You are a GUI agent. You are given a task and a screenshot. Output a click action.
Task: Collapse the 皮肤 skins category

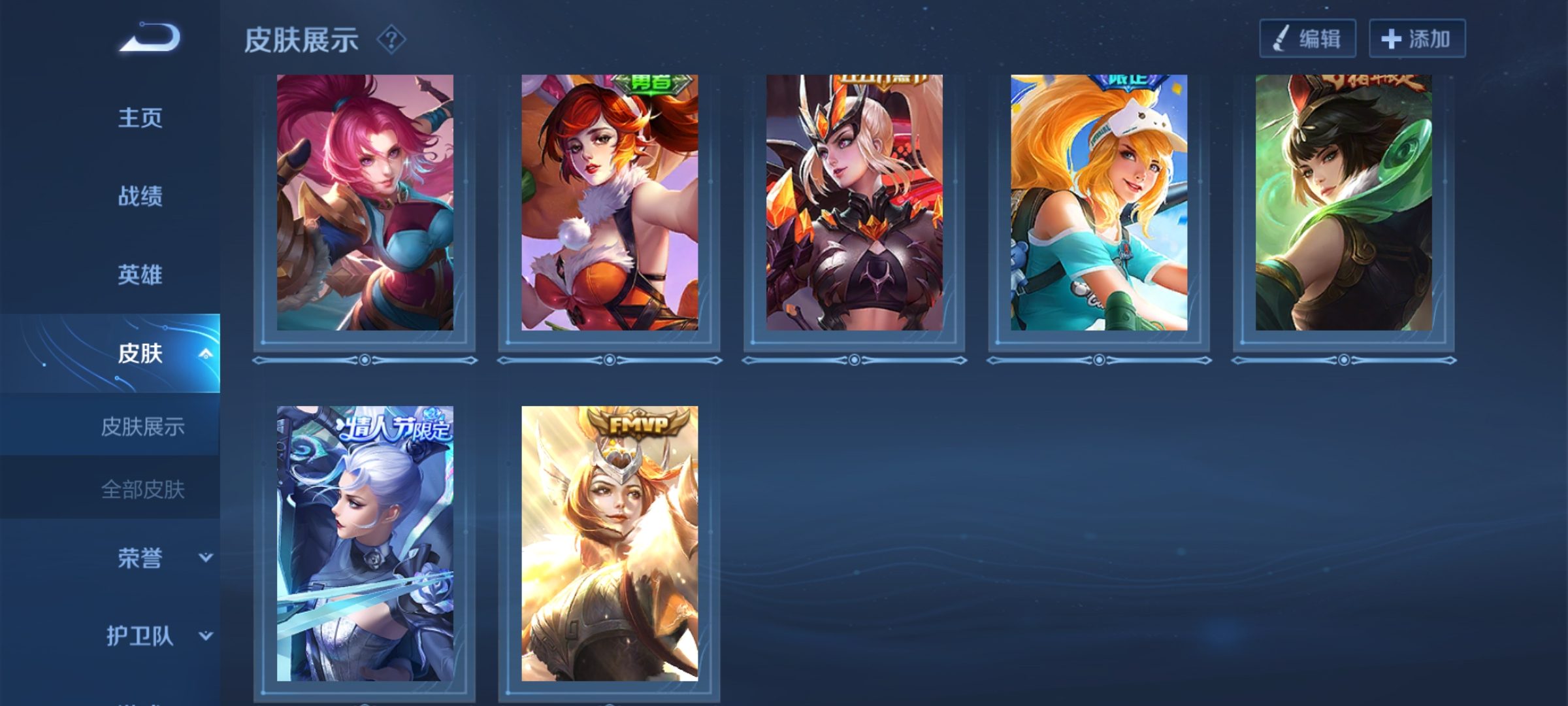pyautogui.click(x=205, y=354)
